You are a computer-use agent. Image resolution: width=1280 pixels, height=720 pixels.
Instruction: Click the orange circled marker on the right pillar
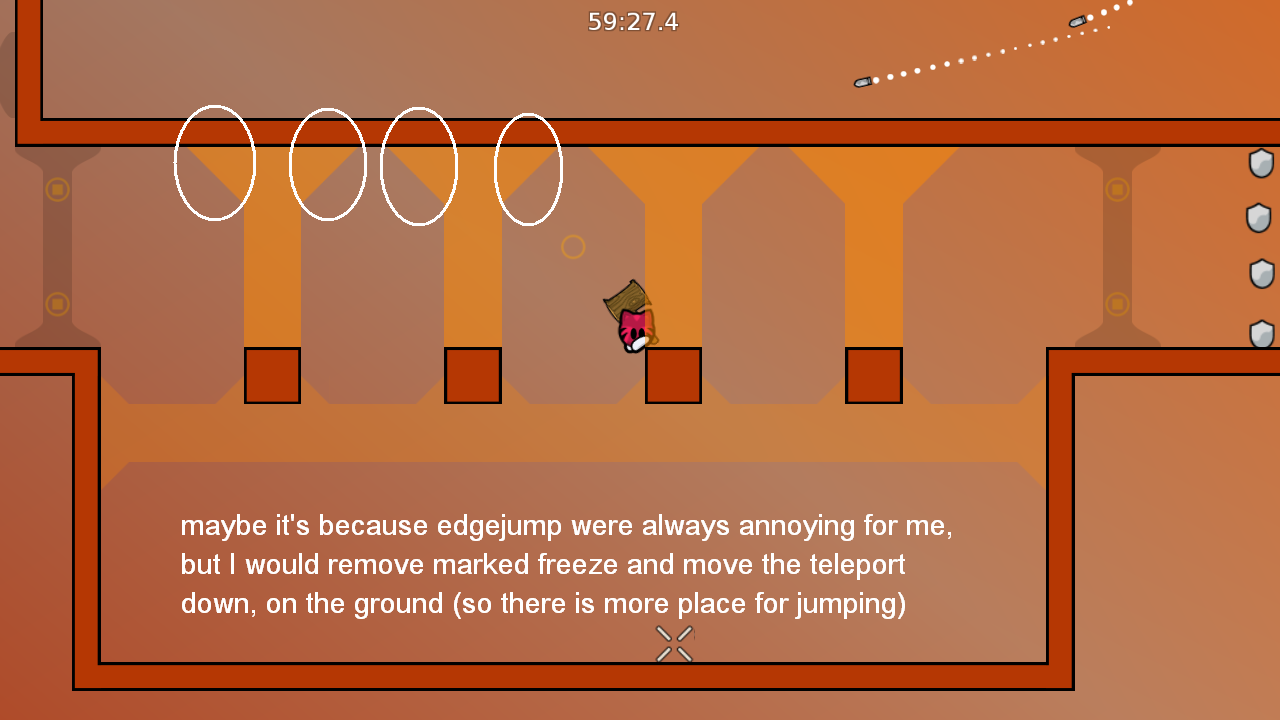(1117, 188)
